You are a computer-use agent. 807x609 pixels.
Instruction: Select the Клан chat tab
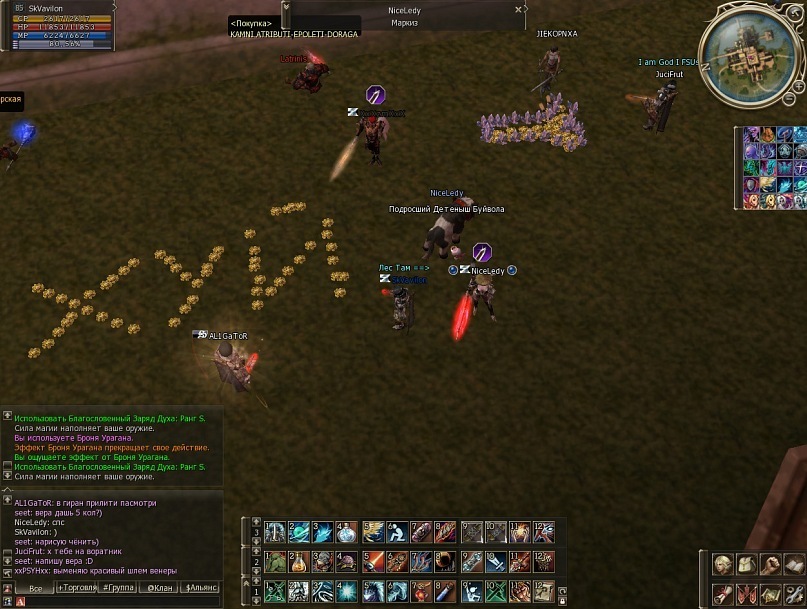[x=158, y=588]
